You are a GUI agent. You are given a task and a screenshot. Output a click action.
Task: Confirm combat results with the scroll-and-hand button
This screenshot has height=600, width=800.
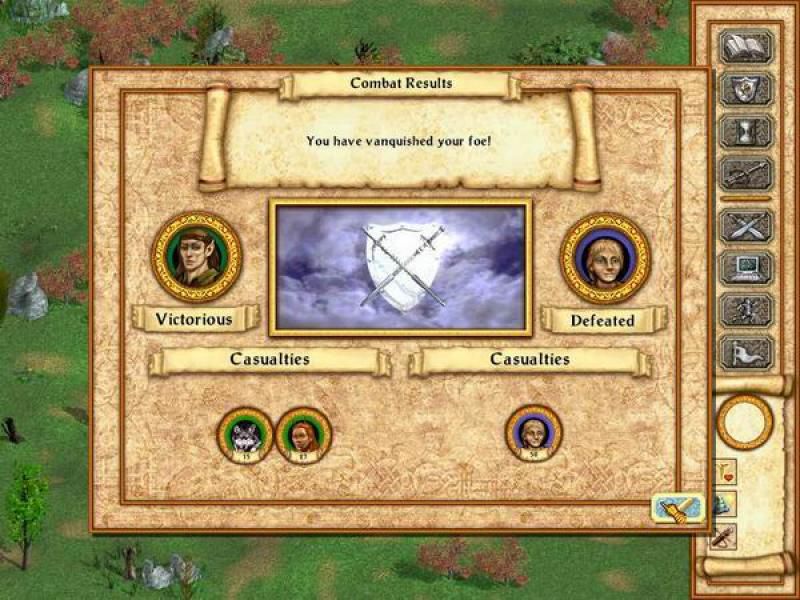click(x=677, y=509)
